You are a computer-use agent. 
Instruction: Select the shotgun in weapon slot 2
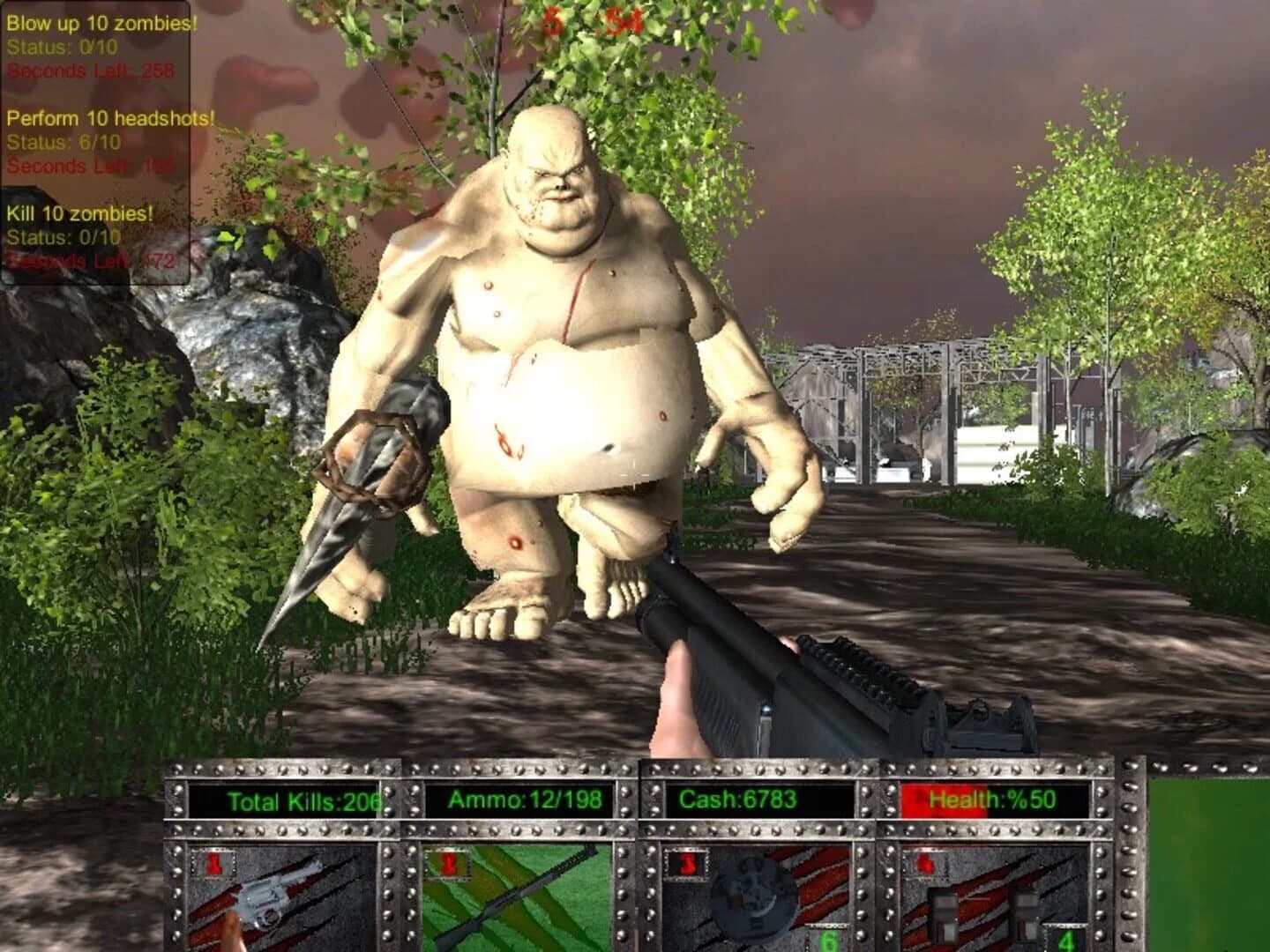tap(507, 899)
